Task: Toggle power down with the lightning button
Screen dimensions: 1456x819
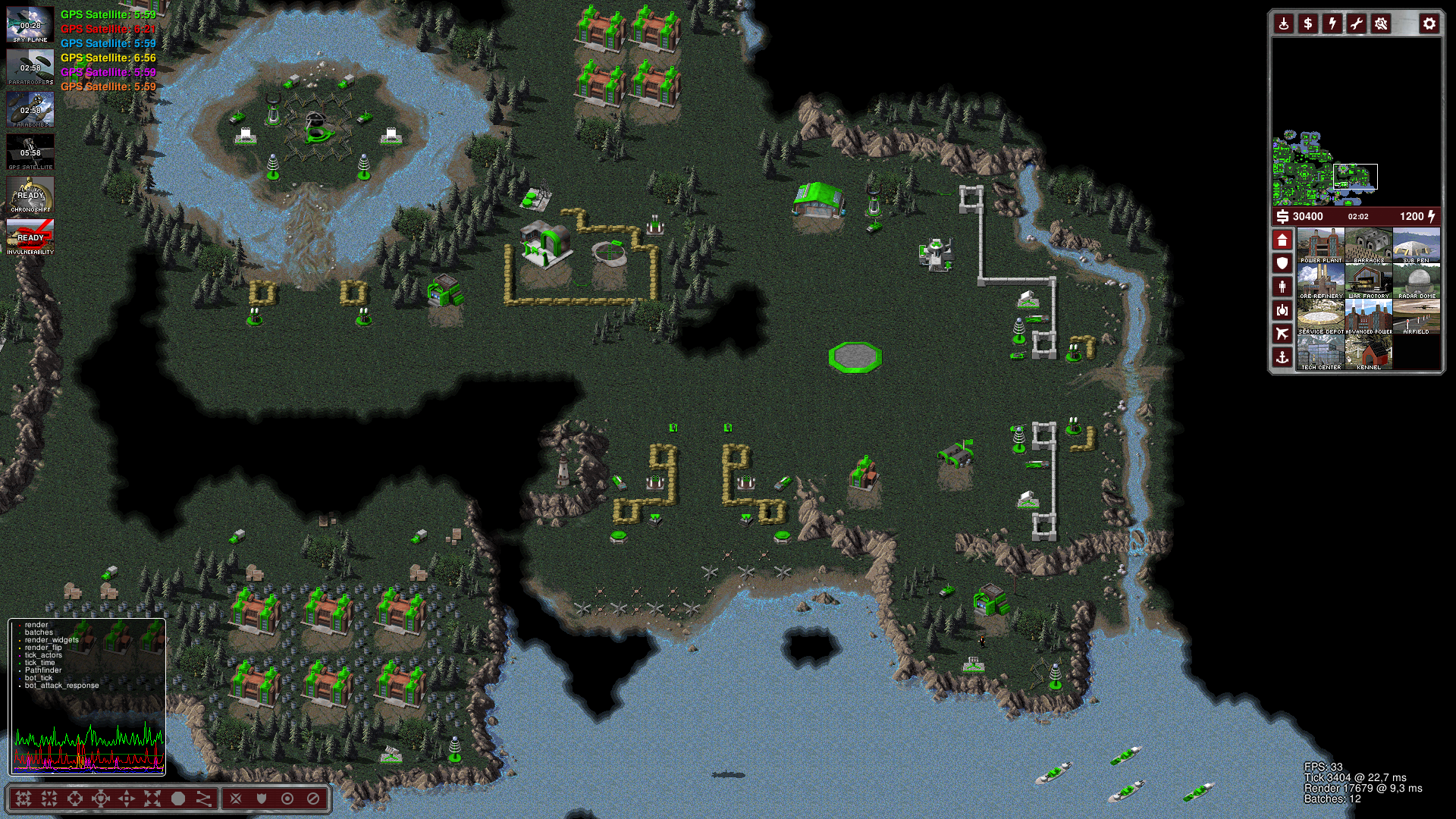Action: click(1332, 24)
